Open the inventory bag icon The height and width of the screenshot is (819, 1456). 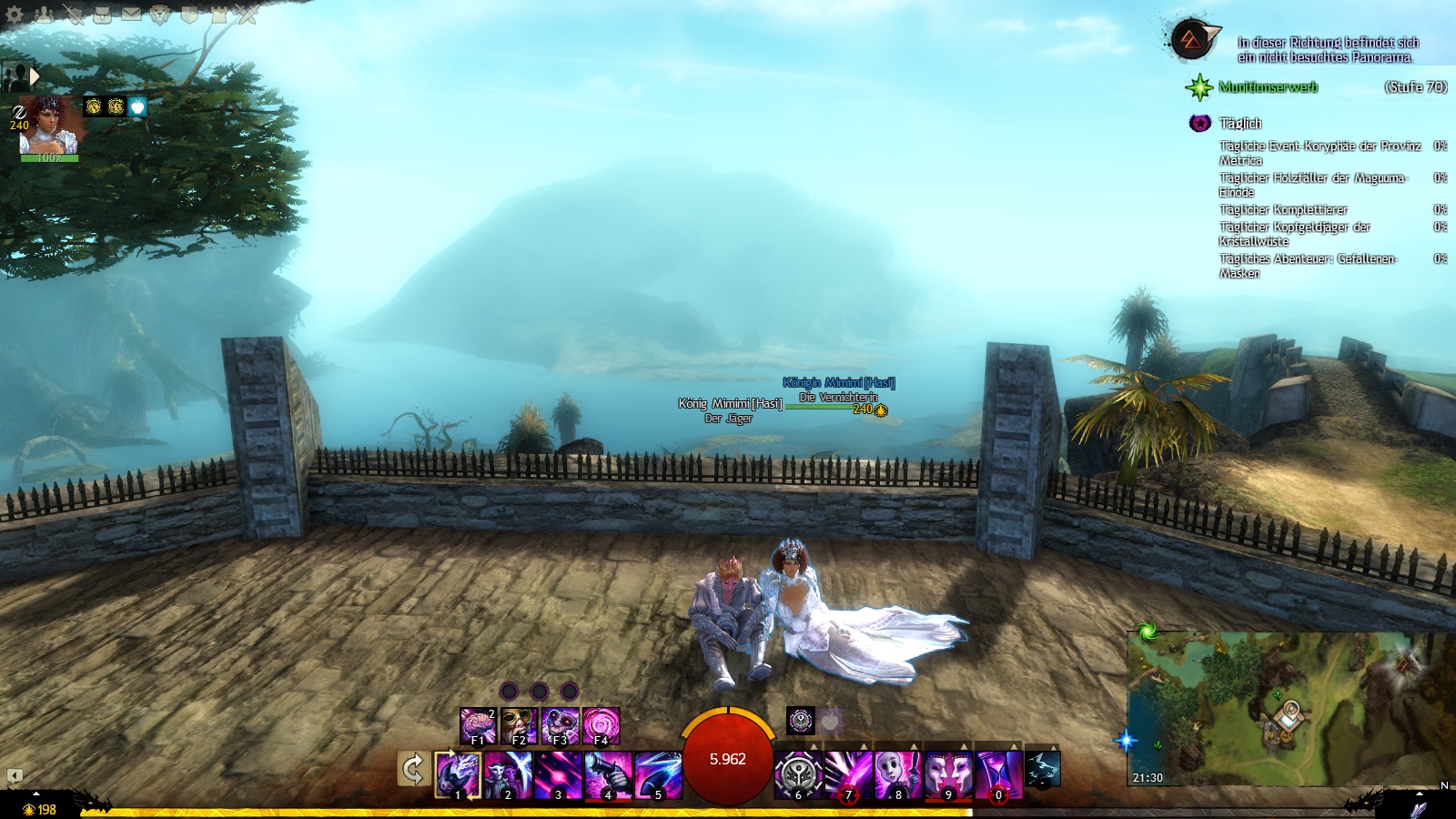pyautogui.click(x=103, y=14)
